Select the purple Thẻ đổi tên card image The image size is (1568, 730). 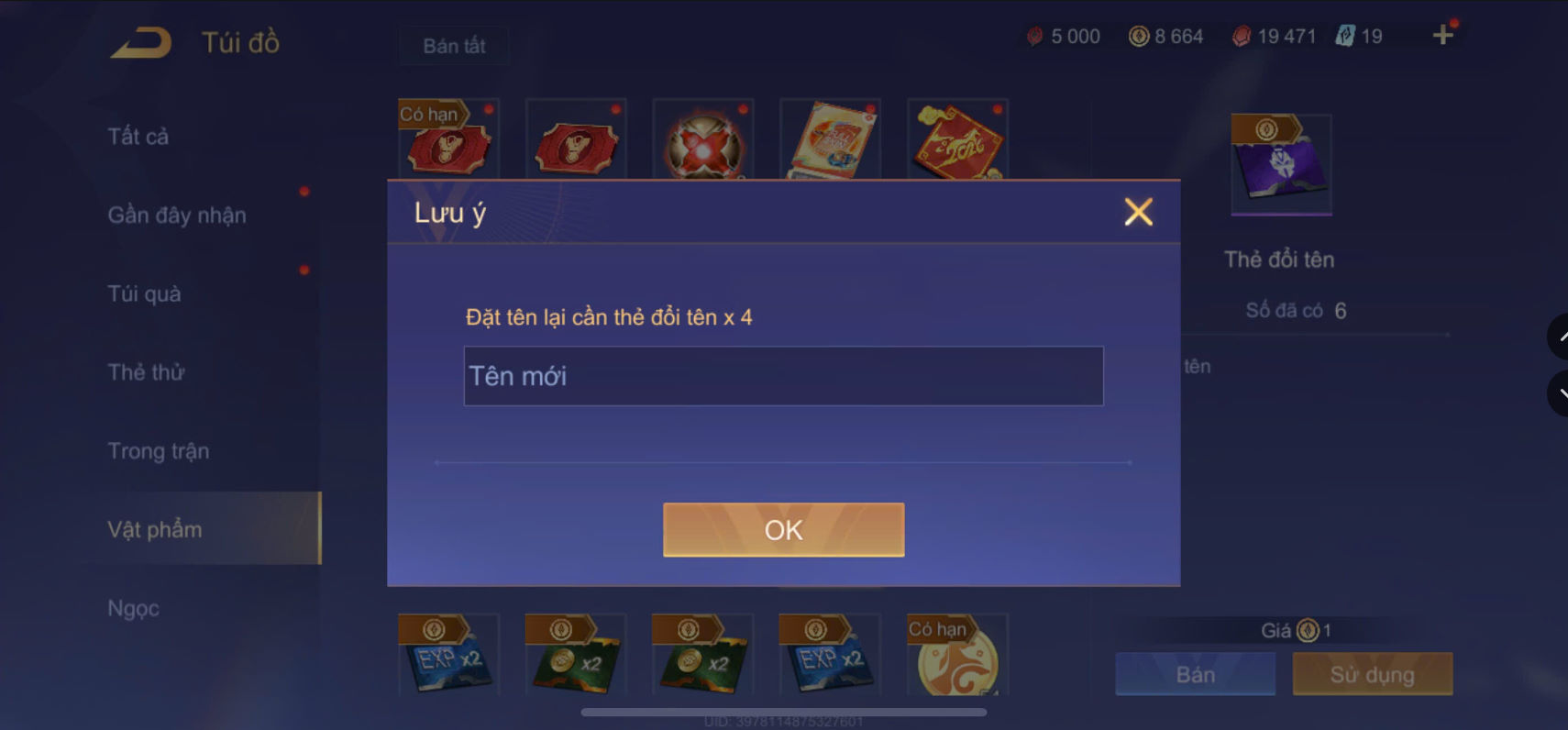1280,163
